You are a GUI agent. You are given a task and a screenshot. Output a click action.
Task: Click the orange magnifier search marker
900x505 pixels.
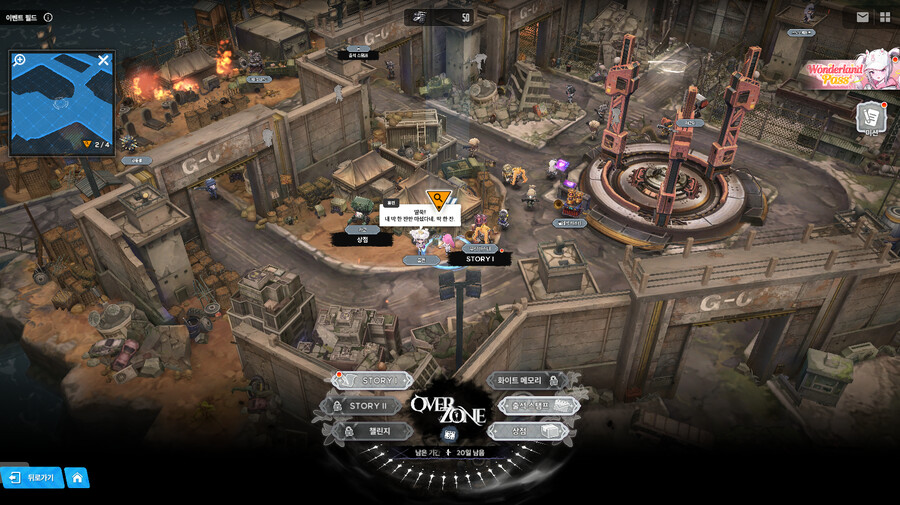(x=437, y=197)
